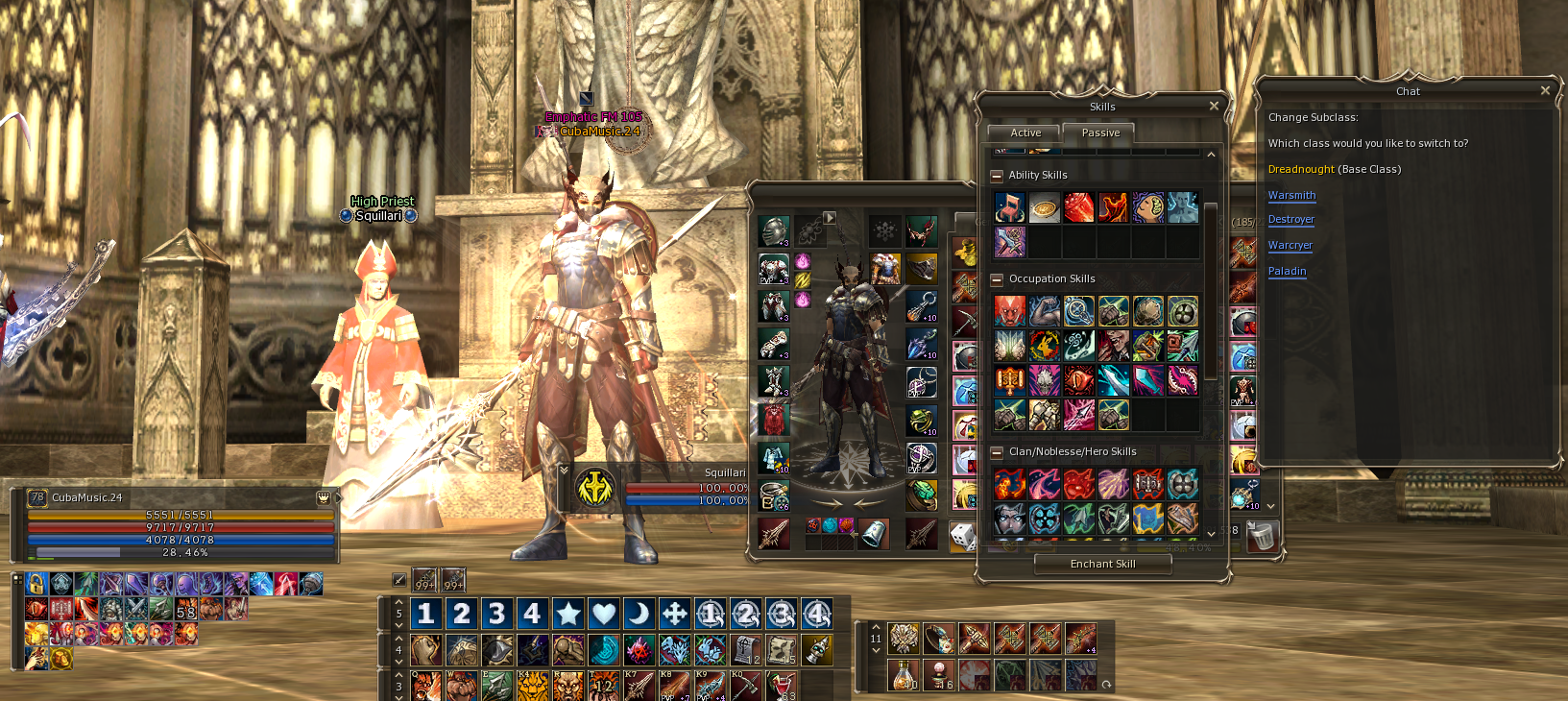Select the Destroyer subclass option
The width and height of the screenshot is (1568, 701).
point(1291,219)
